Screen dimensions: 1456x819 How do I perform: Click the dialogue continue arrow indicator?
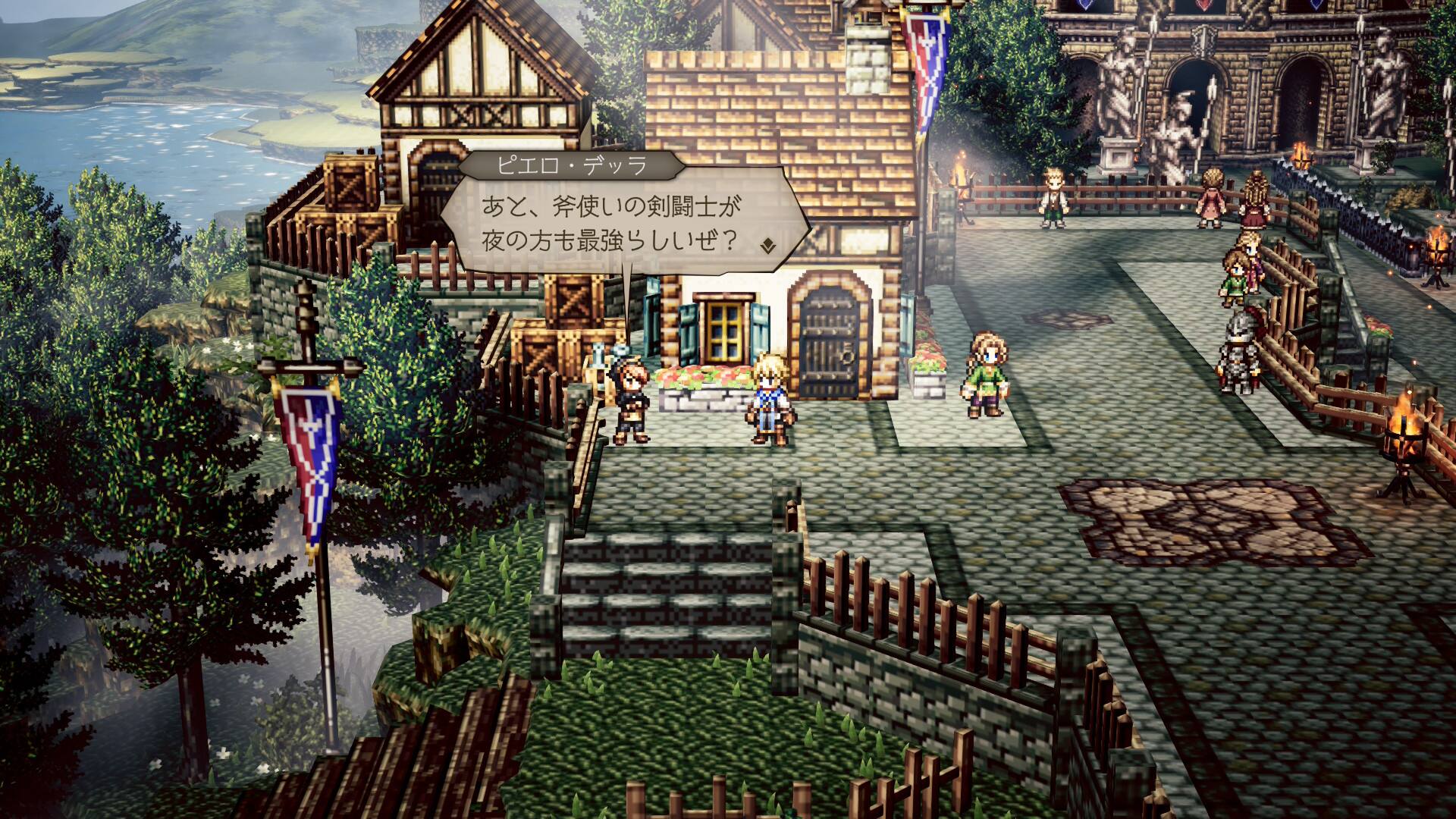click(x=768, y=244)
